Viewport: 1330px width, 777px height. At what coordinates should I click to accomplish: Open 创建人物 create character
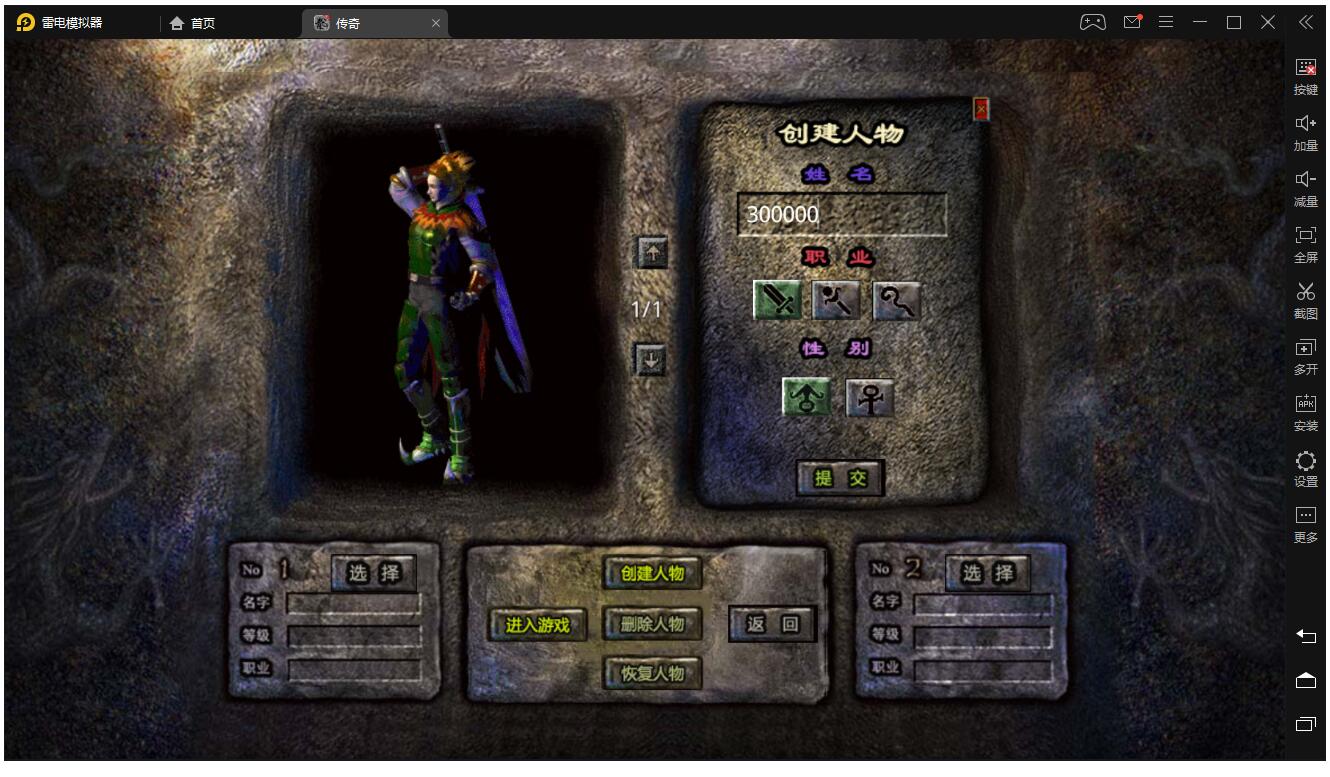pos(652,573)
